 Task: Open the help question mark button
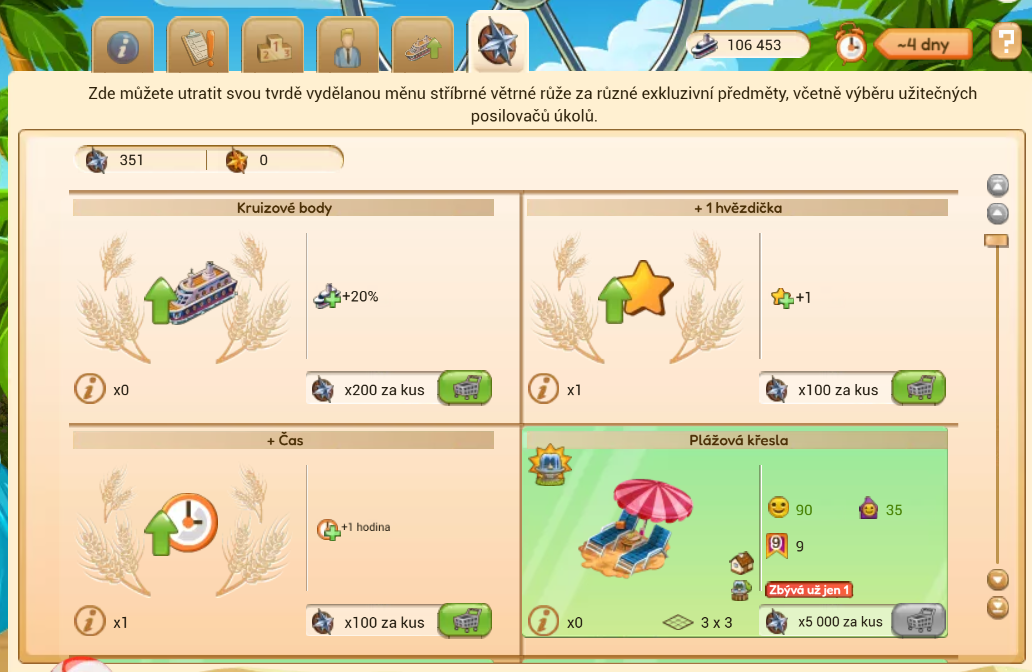1005,42
